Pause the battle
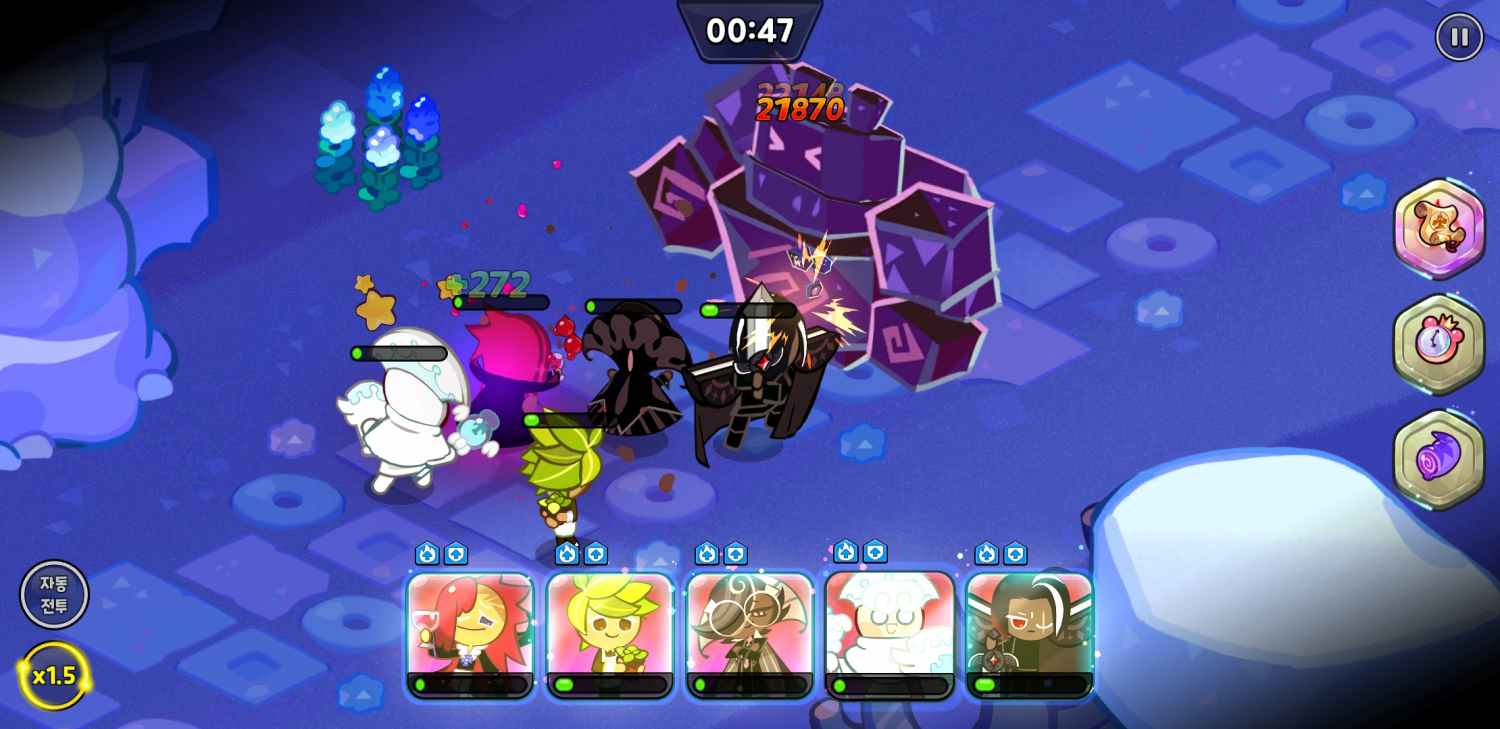The image size is (1500, 729). (1457, 38)
